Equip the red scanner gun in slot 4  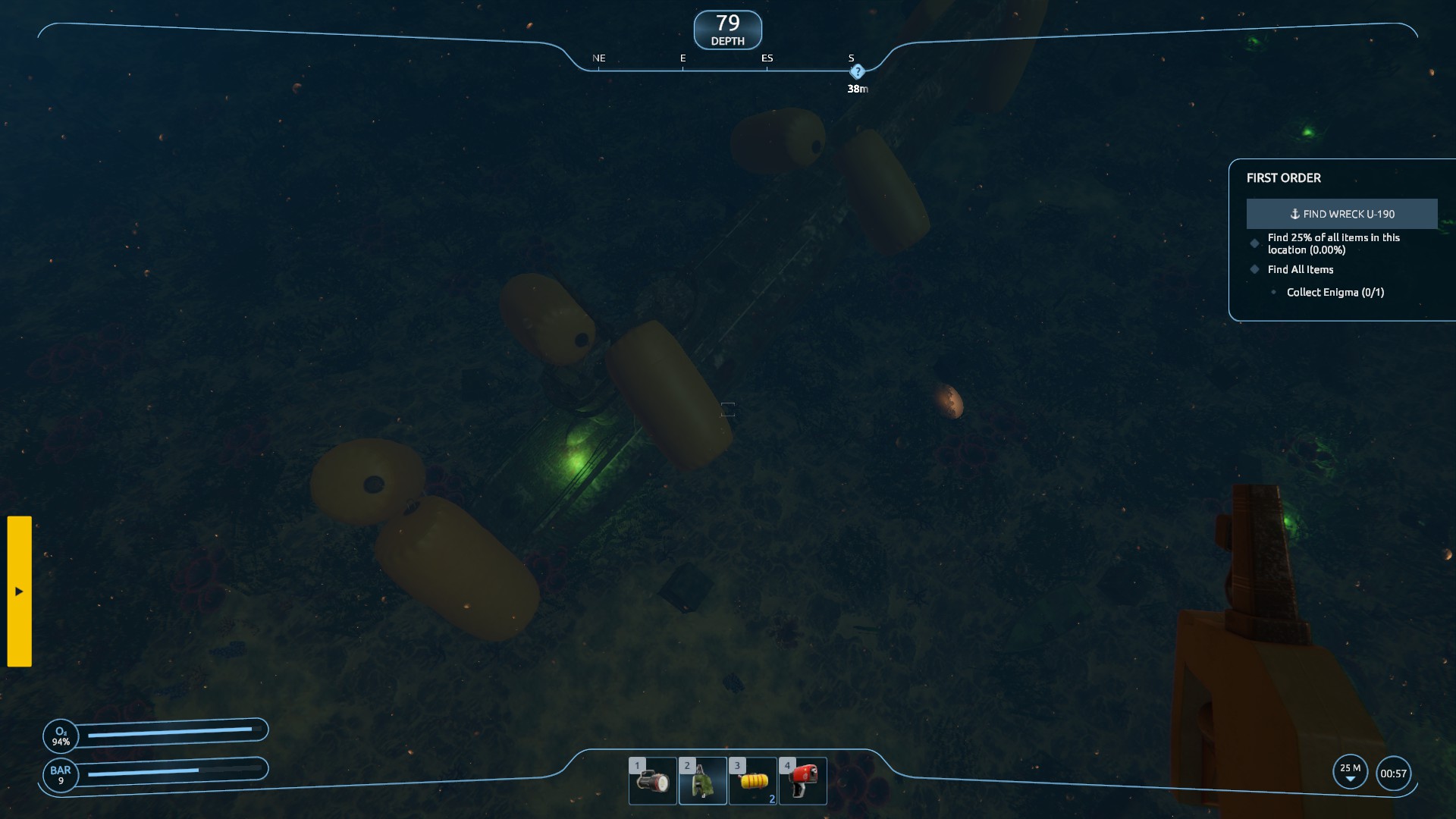click(802, 780)
